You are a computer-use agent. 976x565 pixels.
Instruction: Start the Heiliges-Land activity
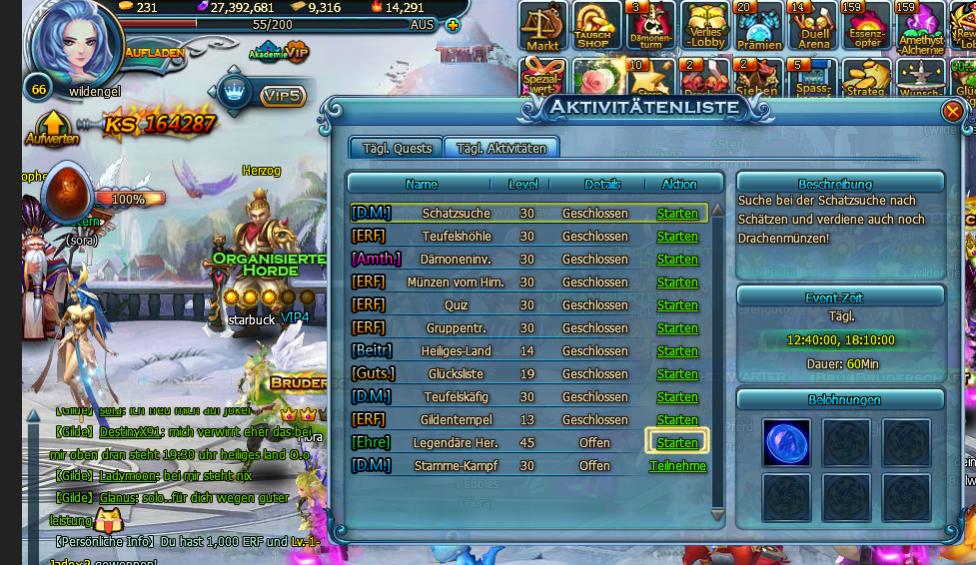[677, 351]
